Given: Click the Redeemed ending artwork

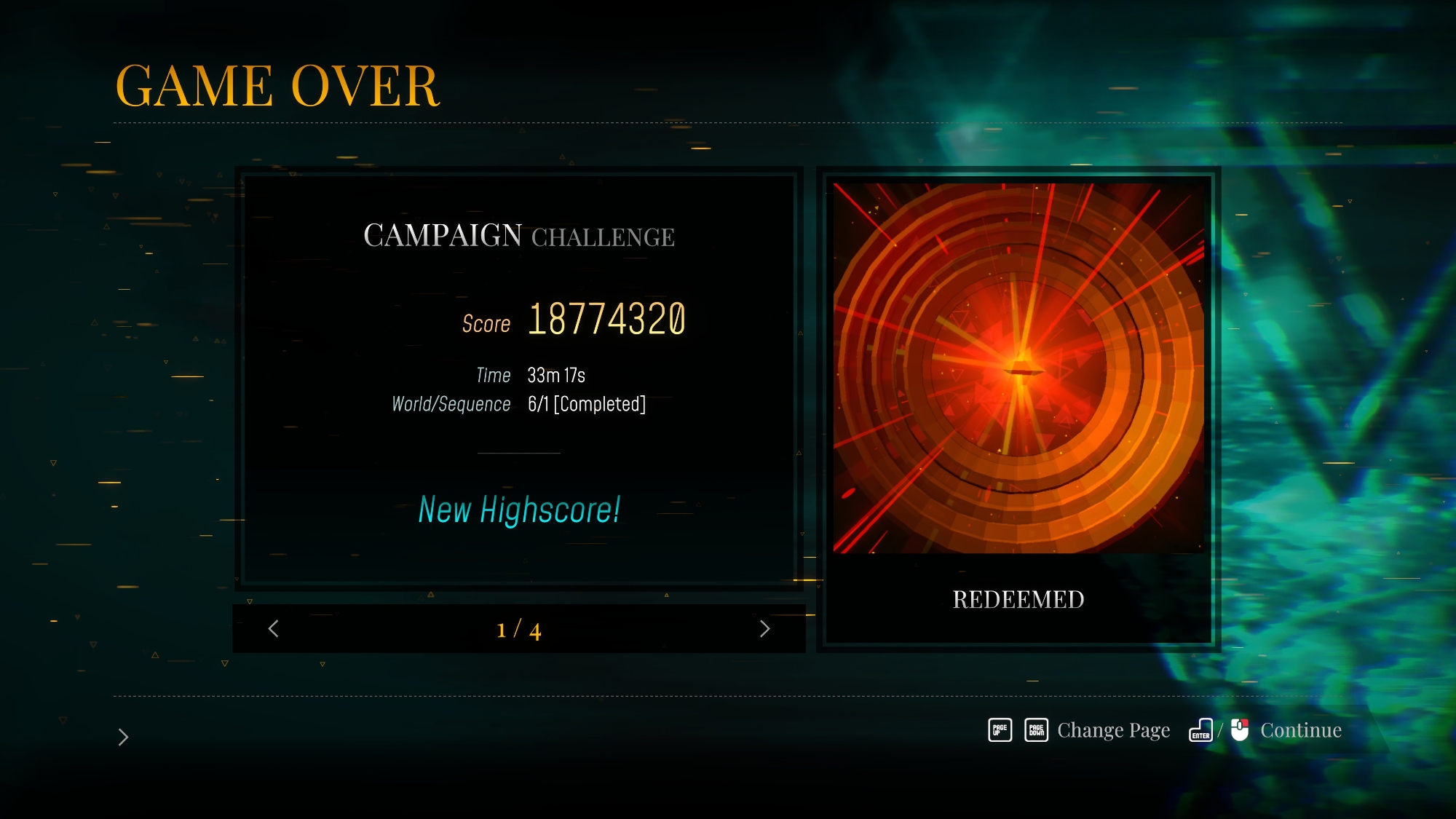Looking at the screenshot, I should point(1018,368).
